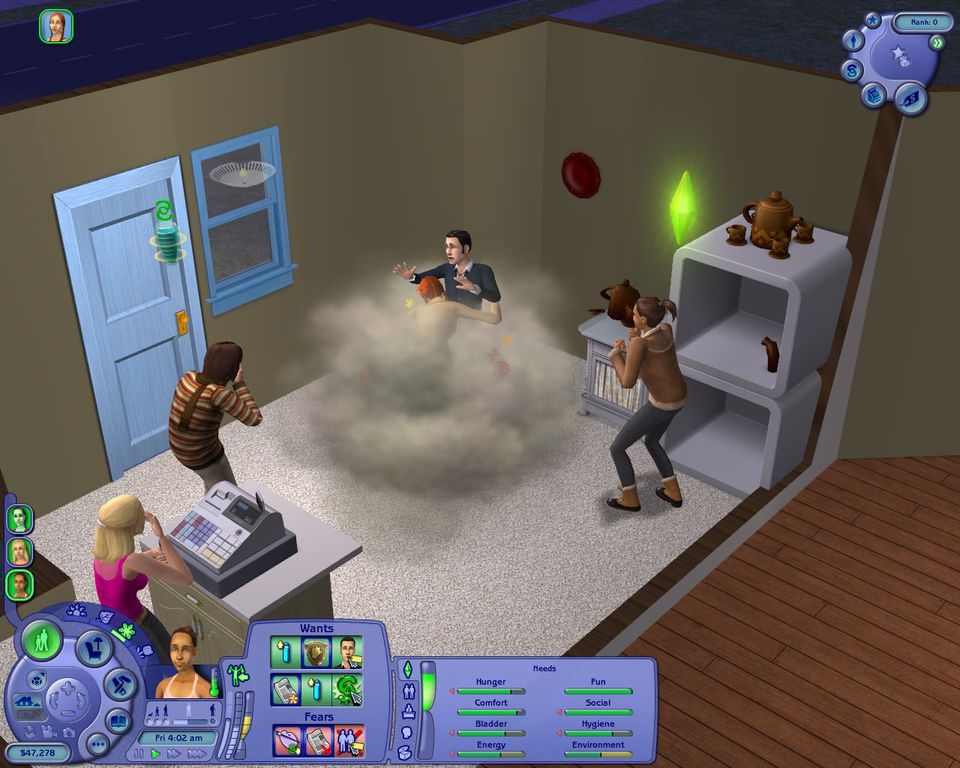Set game speed to normal play

[x=155, y=753]
